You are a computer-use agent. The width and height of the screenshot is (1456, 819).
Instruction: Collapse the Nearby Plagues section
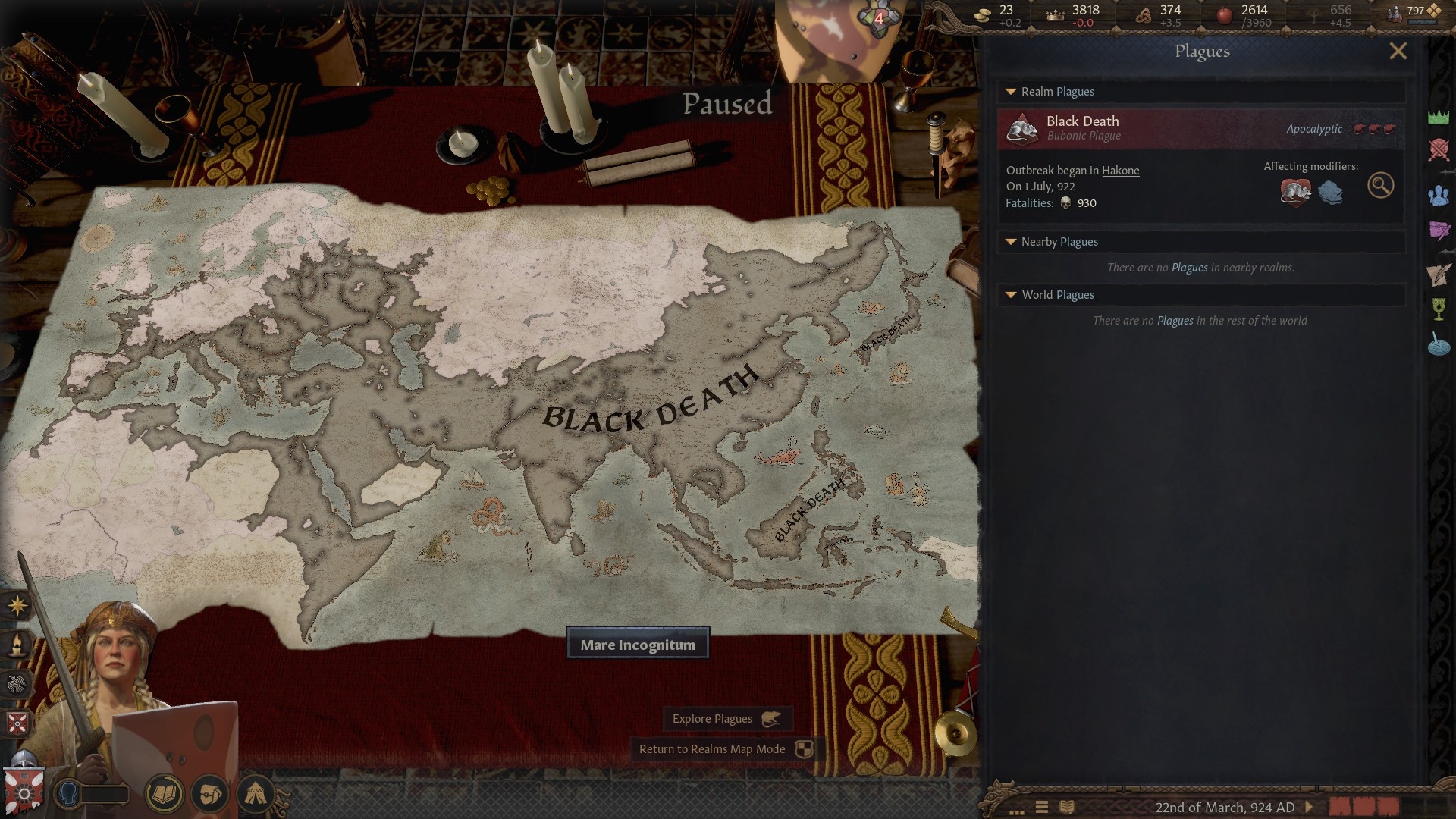click(x=1011, y=242)
